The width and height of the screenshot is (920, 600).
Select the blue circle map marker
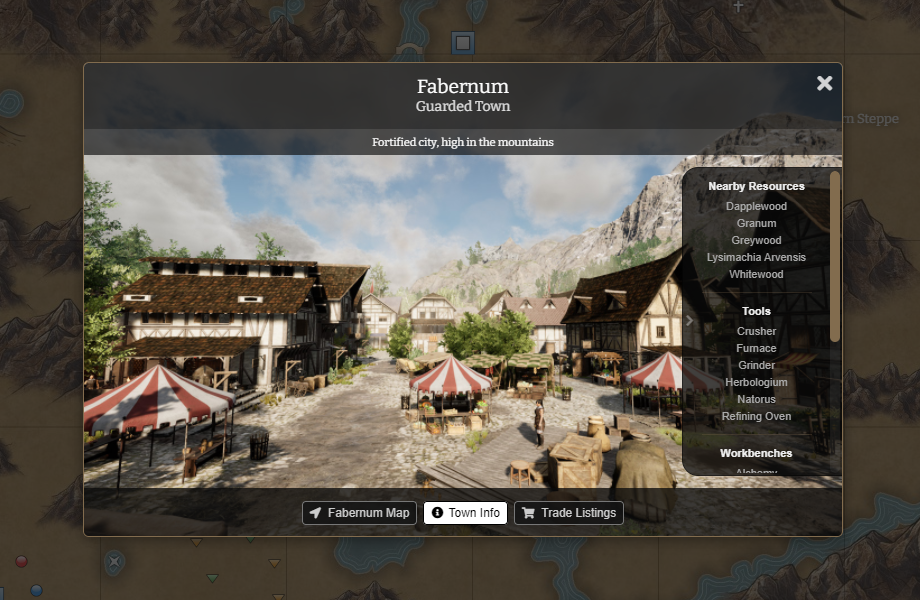tap(36, 590)
